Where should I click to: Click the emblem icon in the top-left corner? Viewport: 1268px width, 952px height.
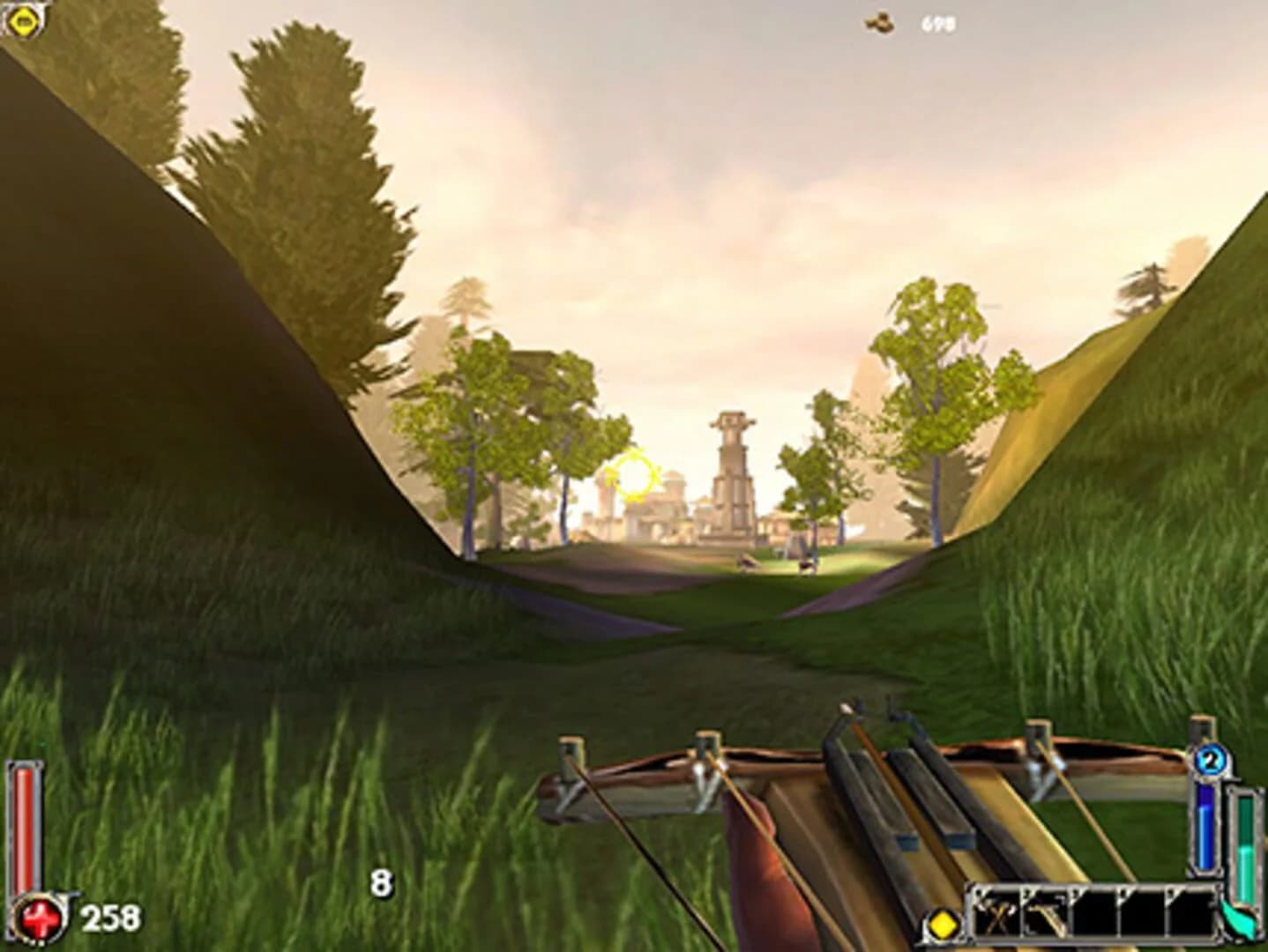24,22
